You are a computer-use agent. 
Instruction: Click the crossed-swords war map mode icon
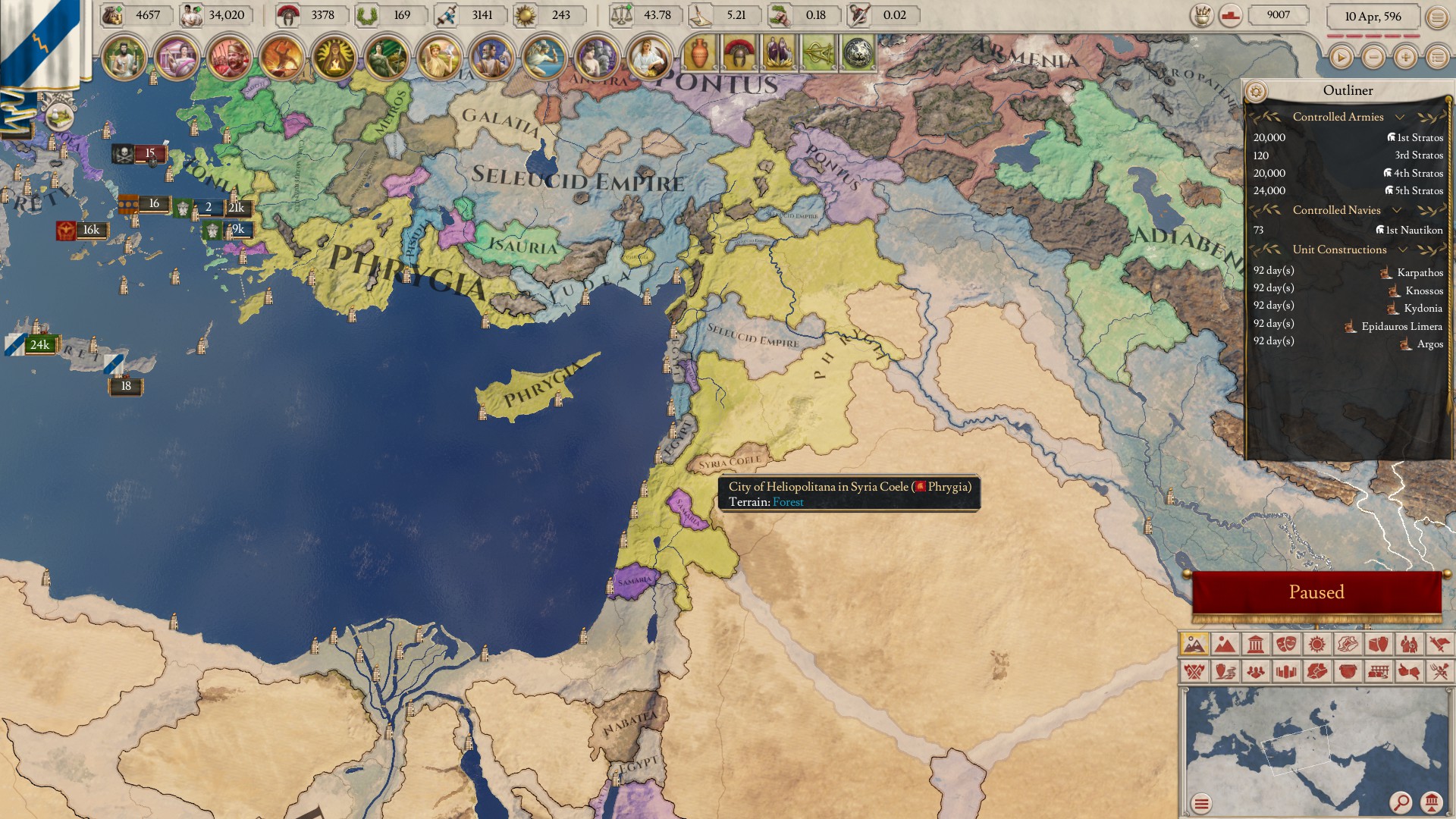[x=1195, y=673]
